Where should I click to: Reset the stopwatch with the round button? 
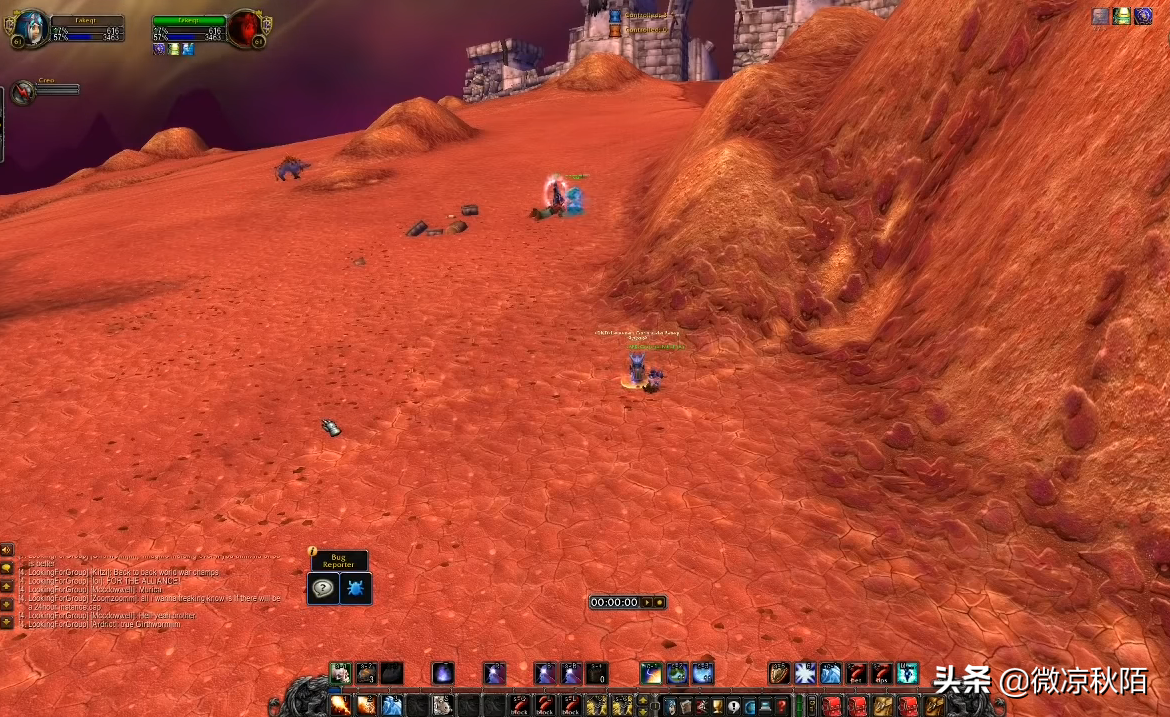[659, 602]
